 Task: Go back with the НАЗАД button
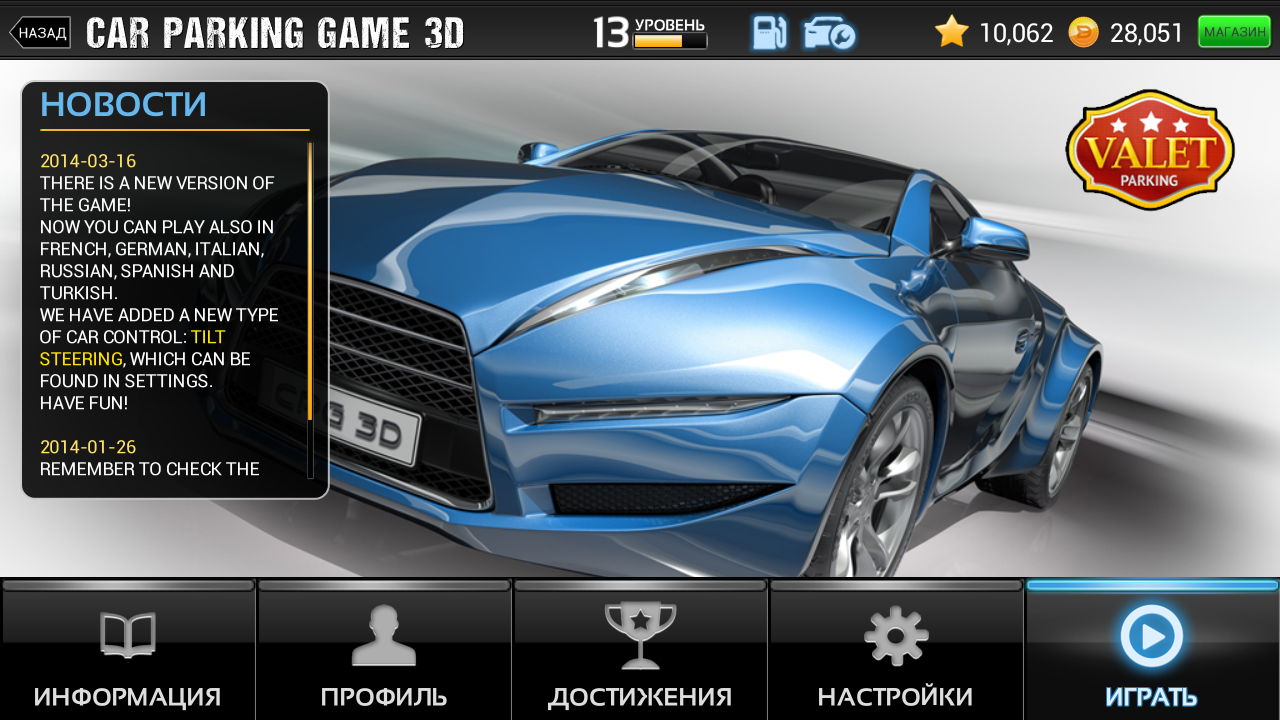[41, 33]
